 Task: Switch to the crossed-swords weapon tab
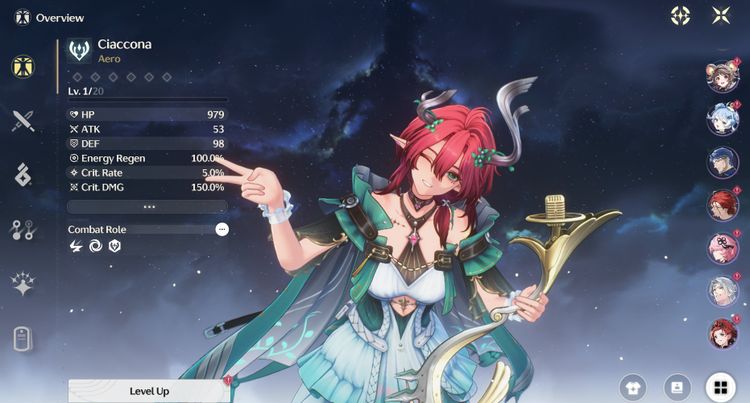pyautogui.click(x=23, y=121)
